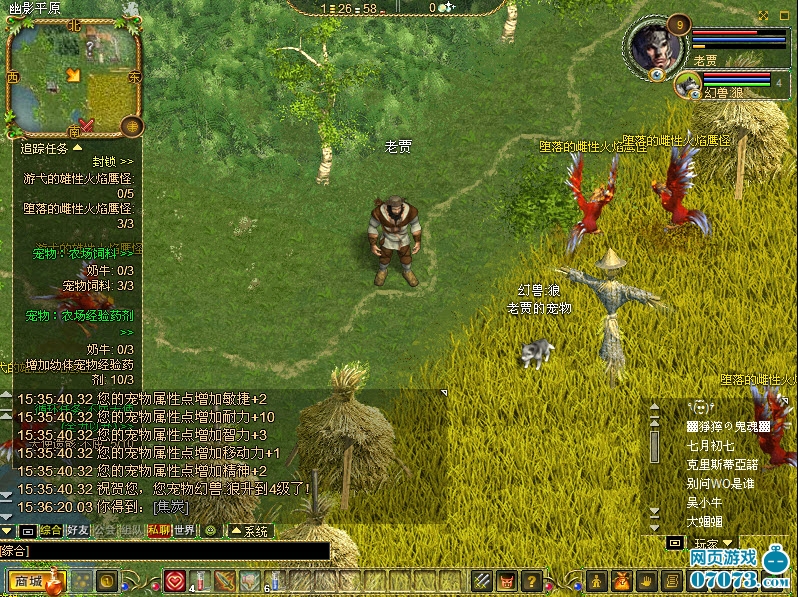Collapse the 追踪任务 quest tracker
The image size is (798, 597).
[77, 147]
